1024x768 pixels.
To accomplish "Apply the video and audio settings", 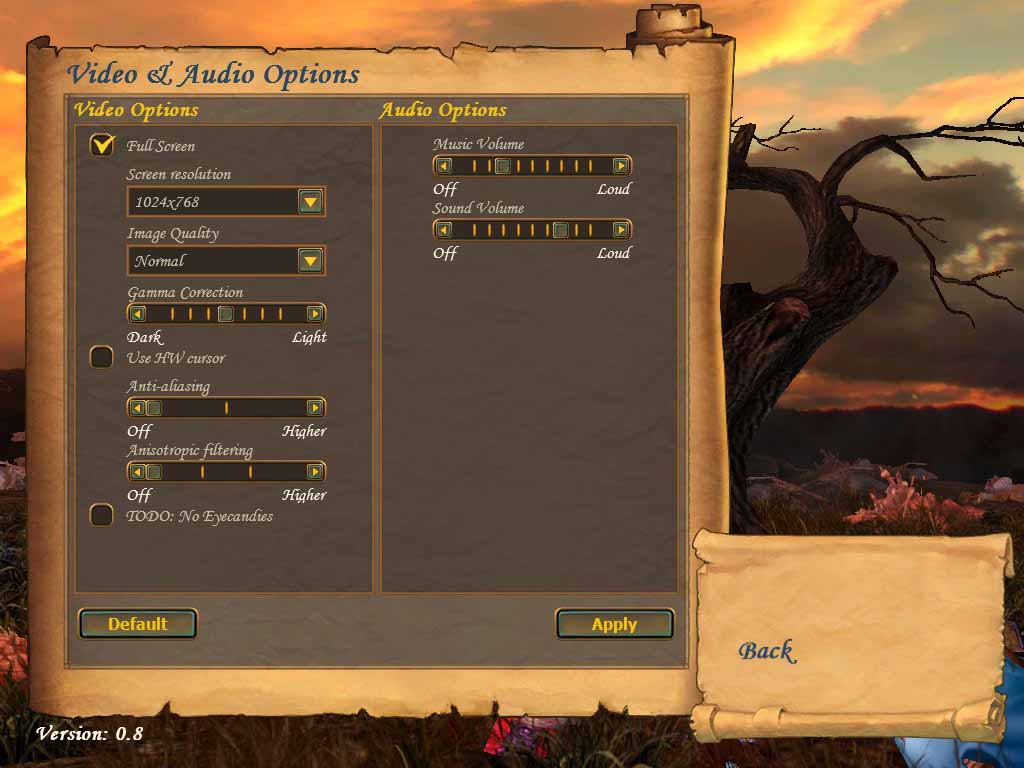I will (614, 624).
